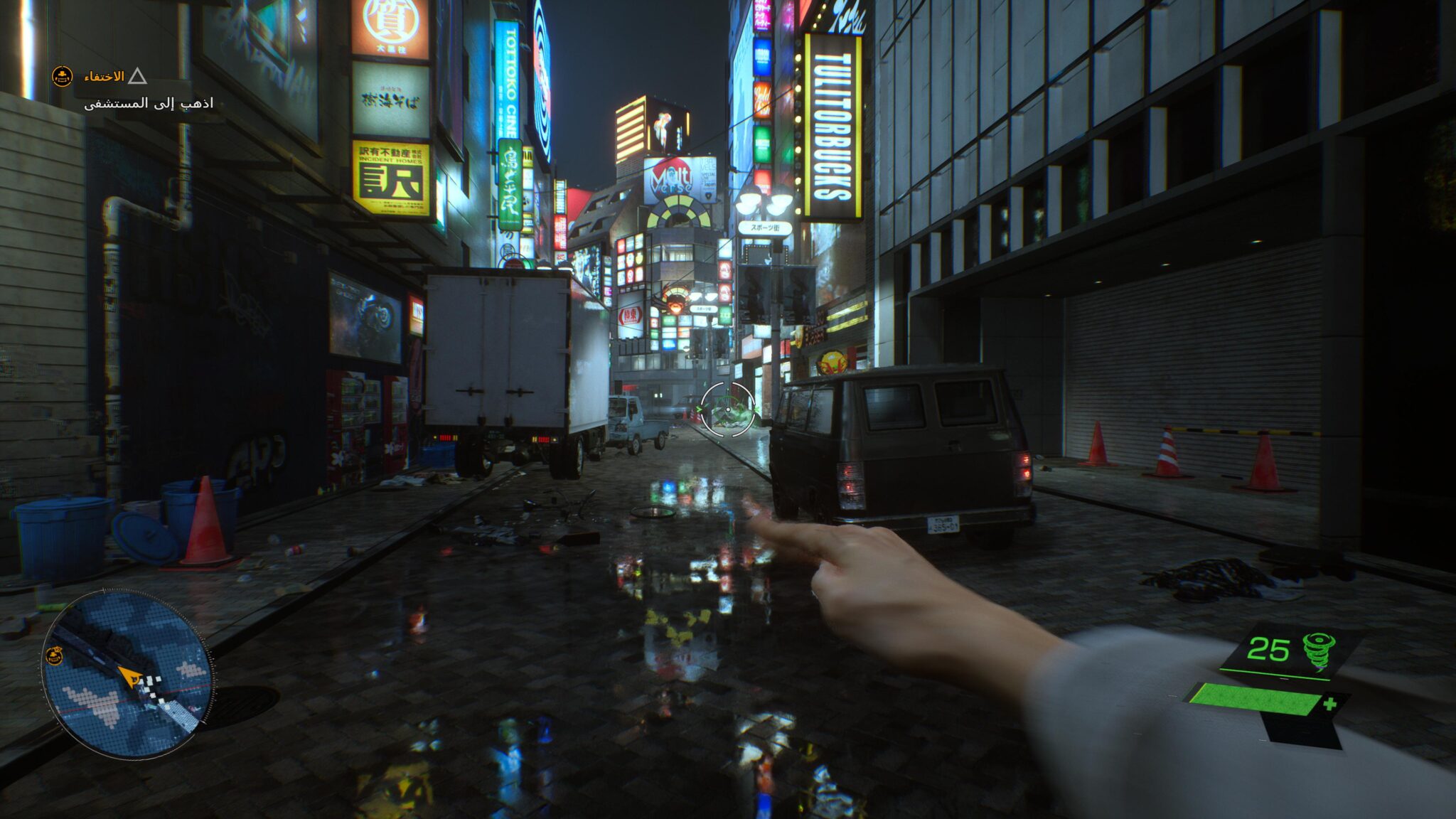Select the green wind tornado ability icon
1456x819 pixels.
coord(1318,651)
